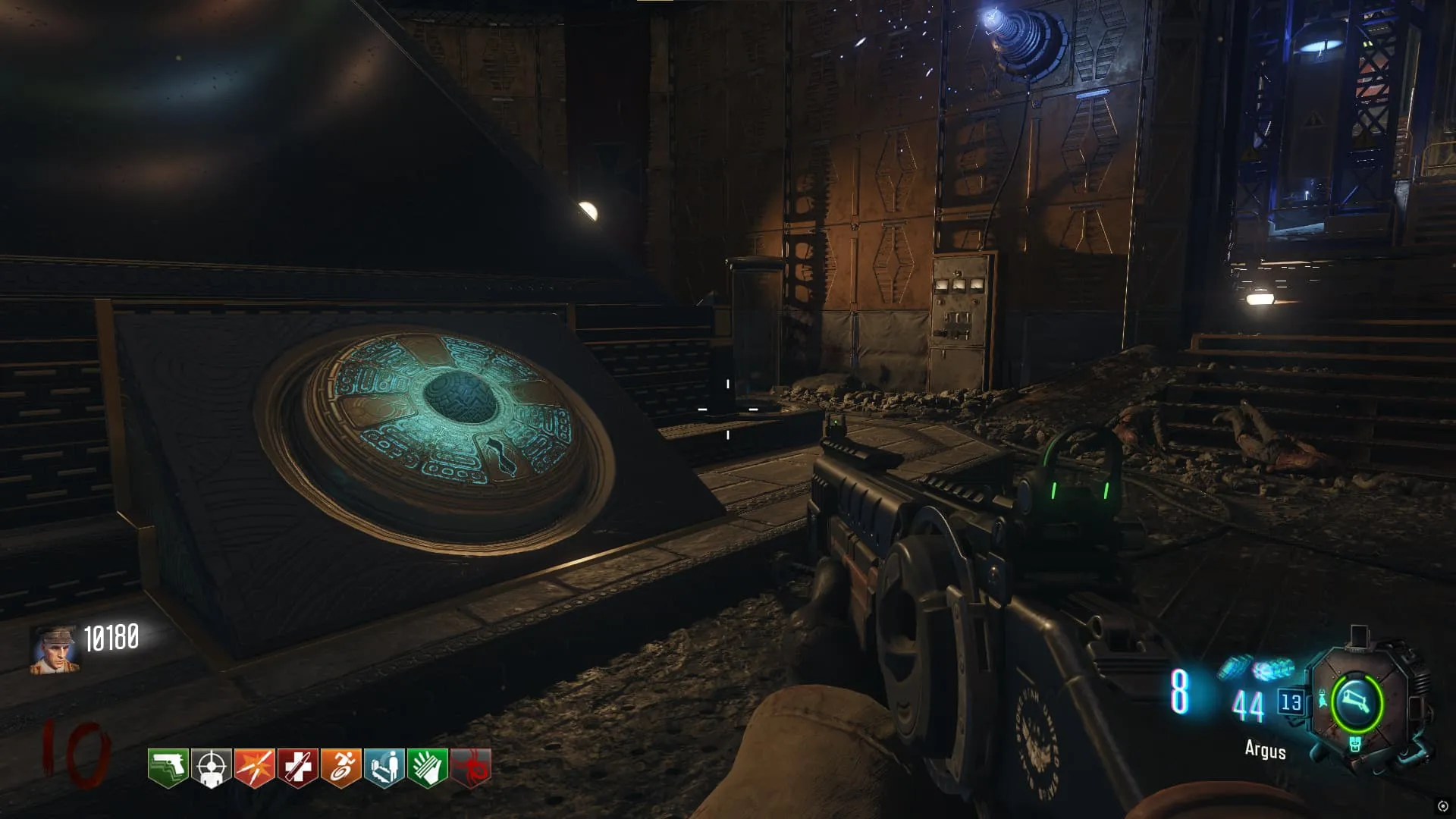Screen dimensions: 1456x819
Task: Open the circular overlay icon in corner
Action: pyautogui.click(x=1443, y=806)
